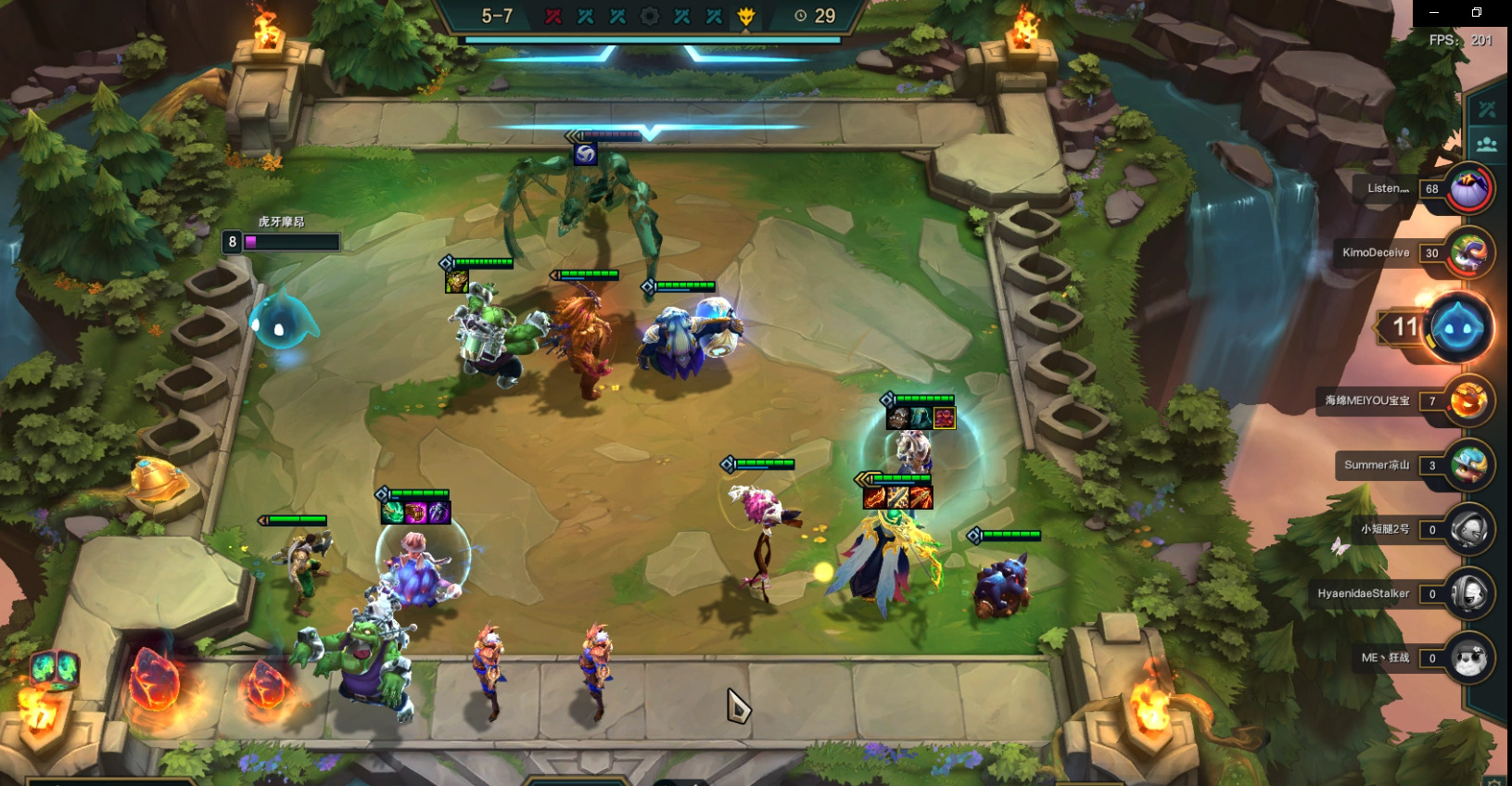Viewport: 1512px width, 786px height.
Task: Click eliminated player 小短腿2号's portrait
Action: pyautogui.click(x=1468, y=529)
